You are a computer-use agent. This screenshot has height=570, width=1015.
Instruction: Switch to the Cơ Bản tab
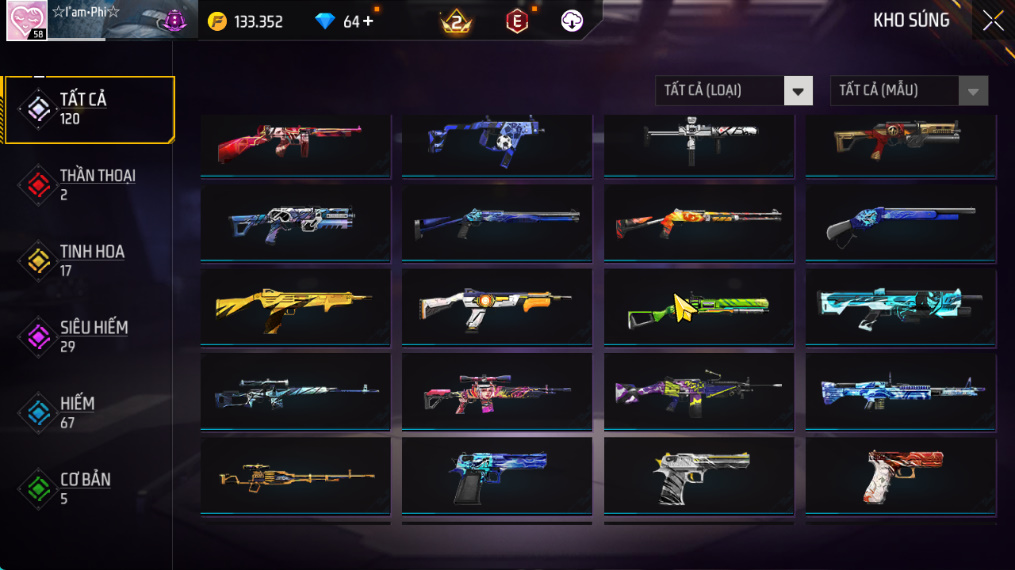88,488
